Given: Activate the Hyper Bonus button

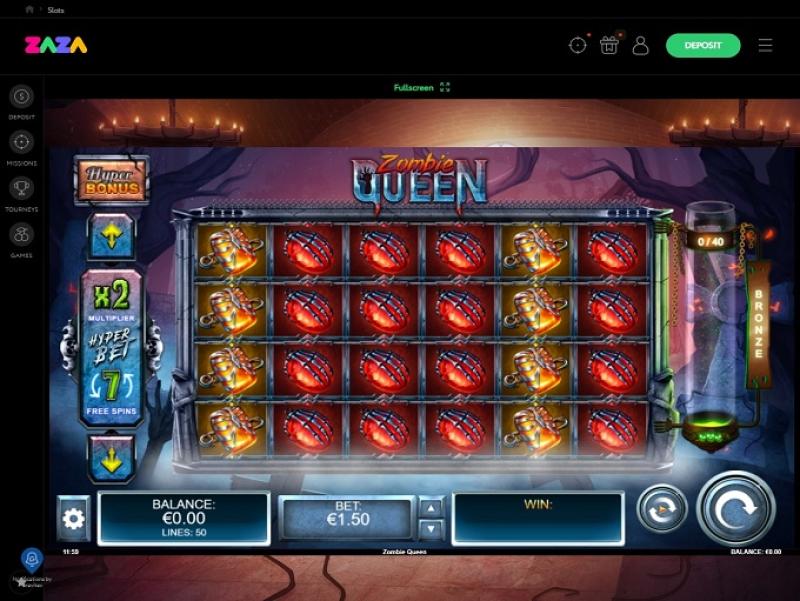Looking at the screenshot, I should 111,181.
